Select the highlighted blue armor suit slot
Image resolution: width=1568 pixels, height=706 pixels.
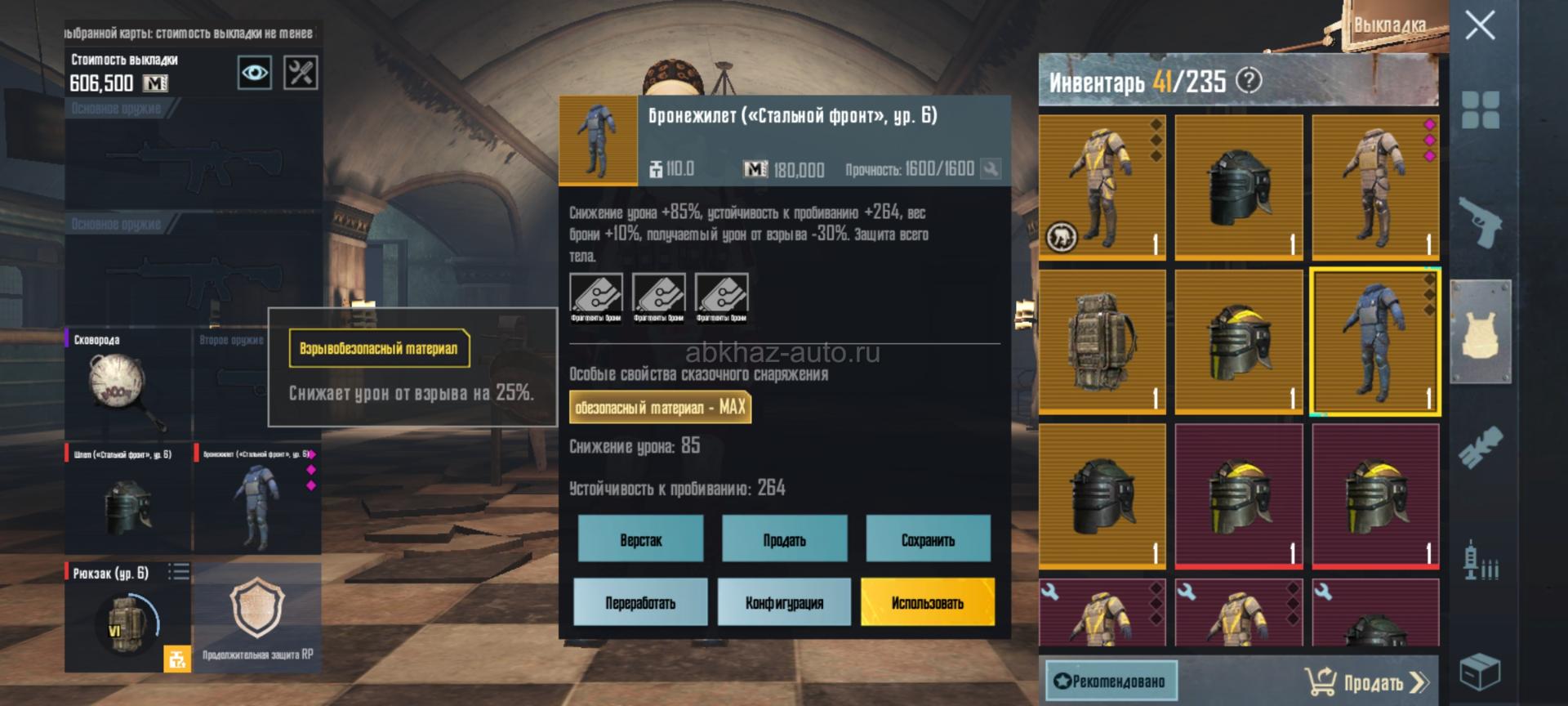click(x=1375, y=341)
